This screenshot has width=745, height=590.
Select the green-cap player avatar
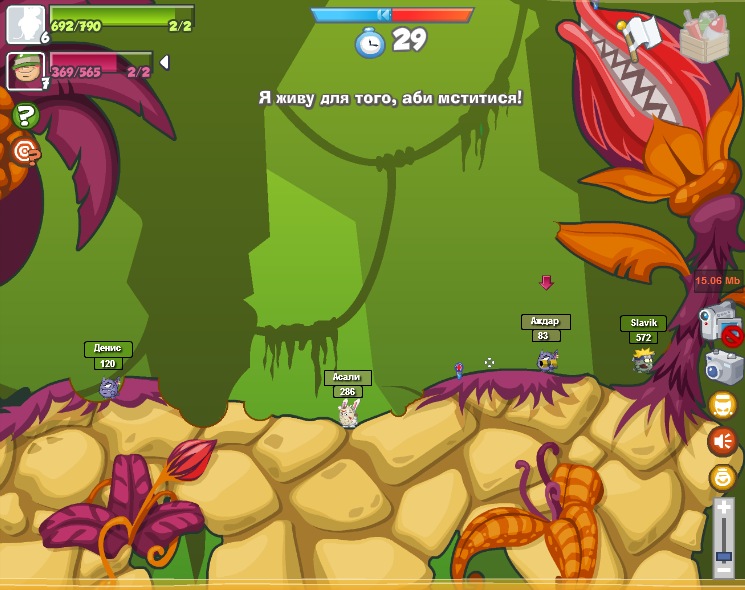[x=25, y=71]
